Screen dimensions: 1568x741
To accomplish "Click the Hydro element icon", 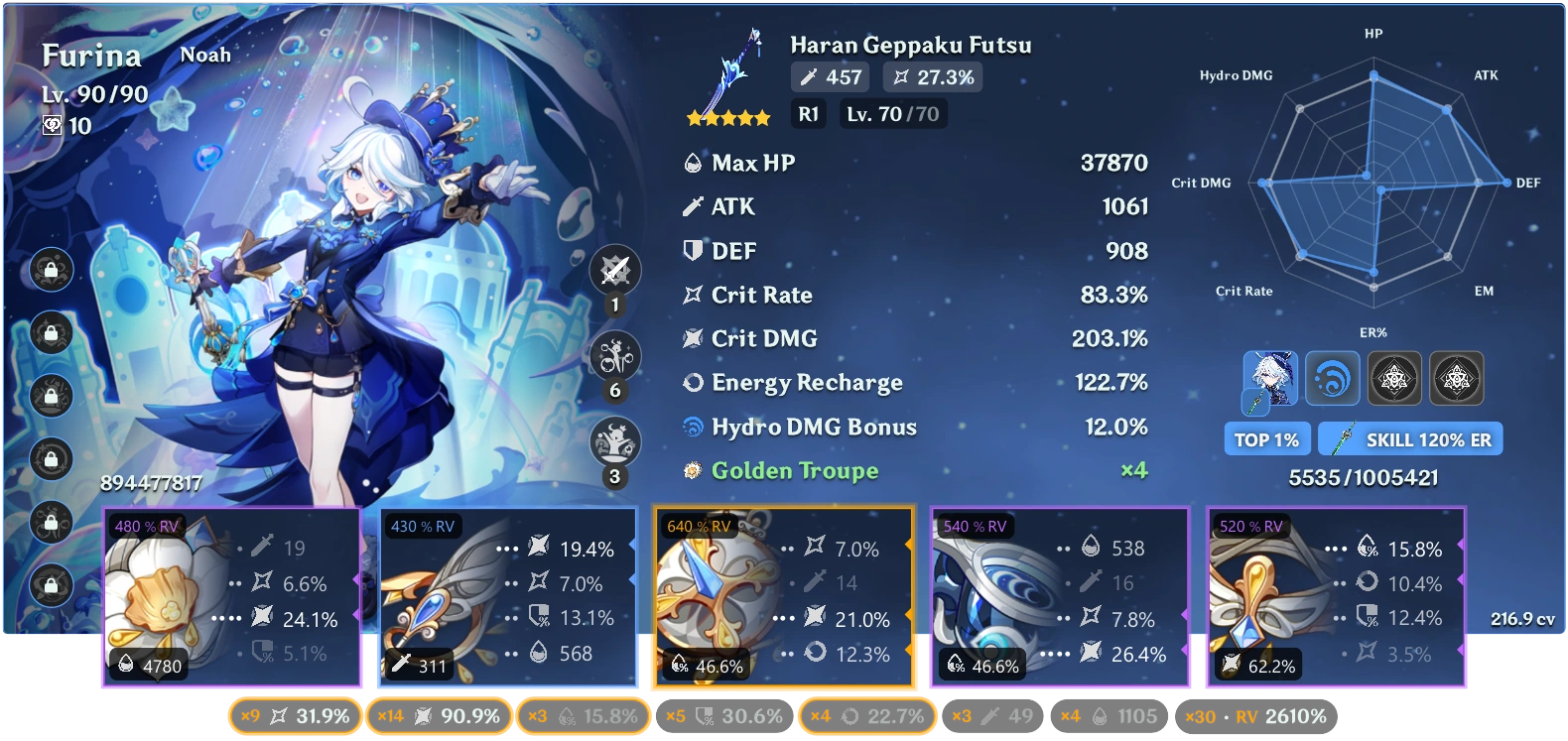I will click(1333, 378).
